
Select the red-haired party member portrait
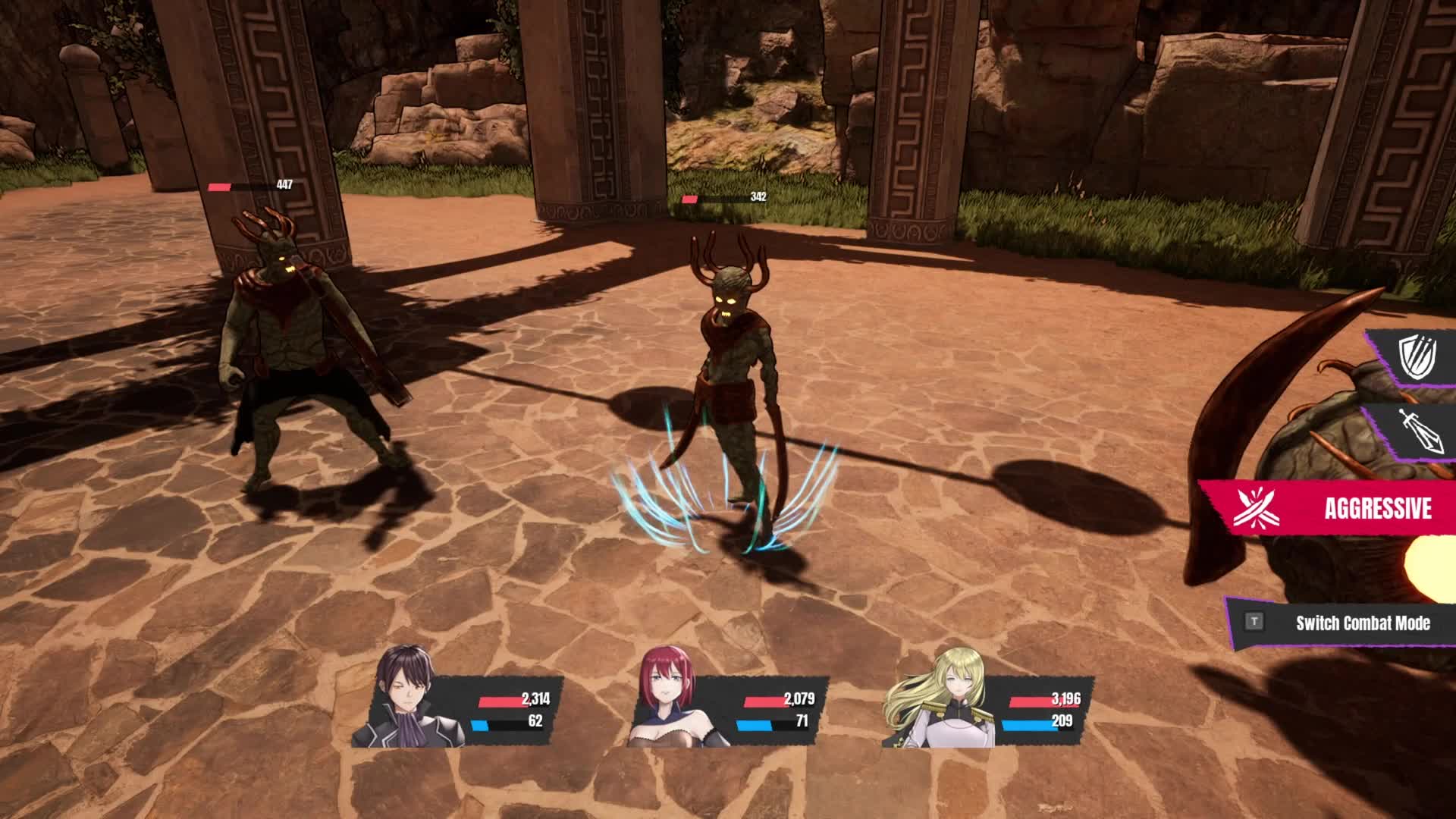667,699
